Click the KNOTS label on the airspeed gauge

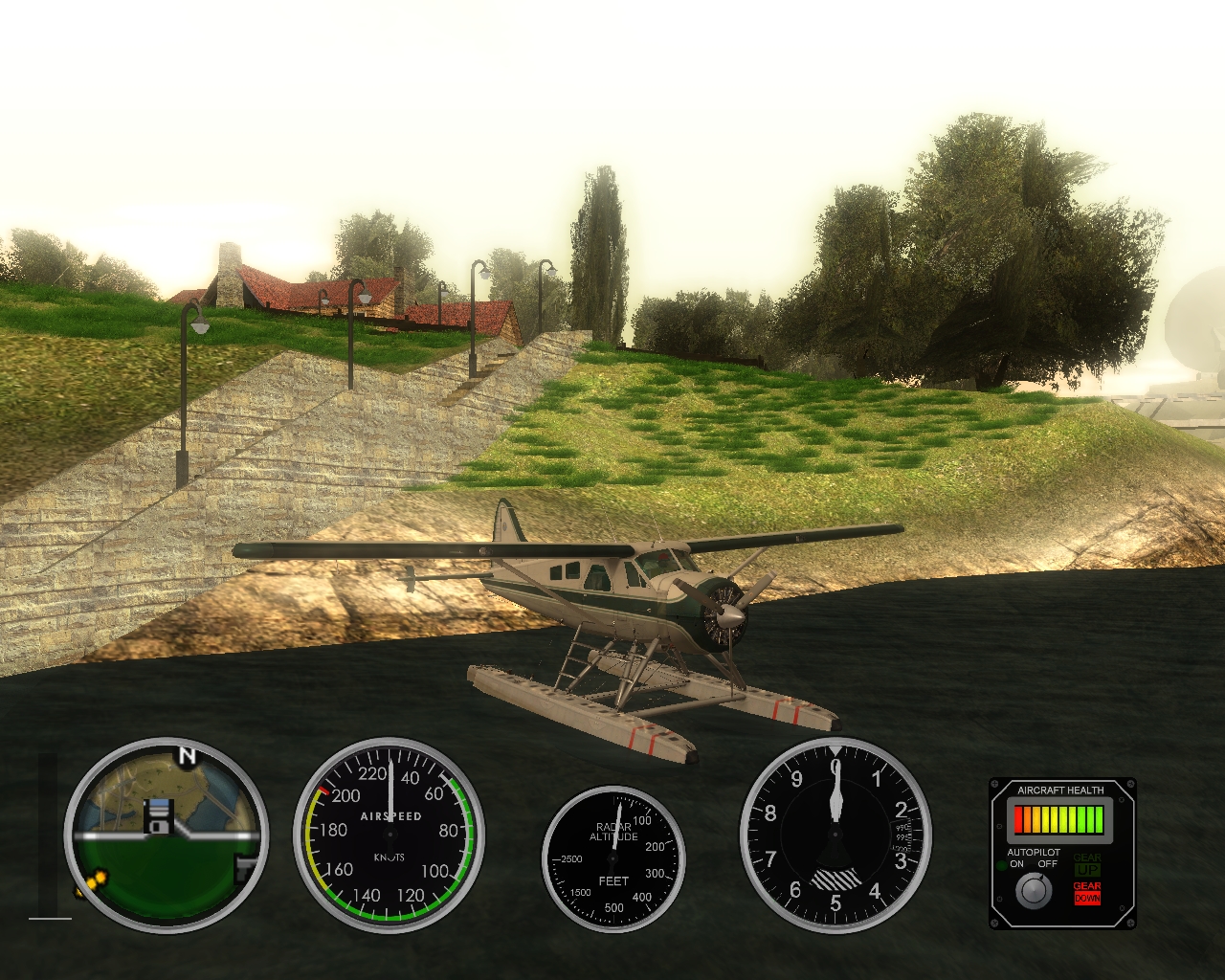pyautogui.click(x=388, y=859)
